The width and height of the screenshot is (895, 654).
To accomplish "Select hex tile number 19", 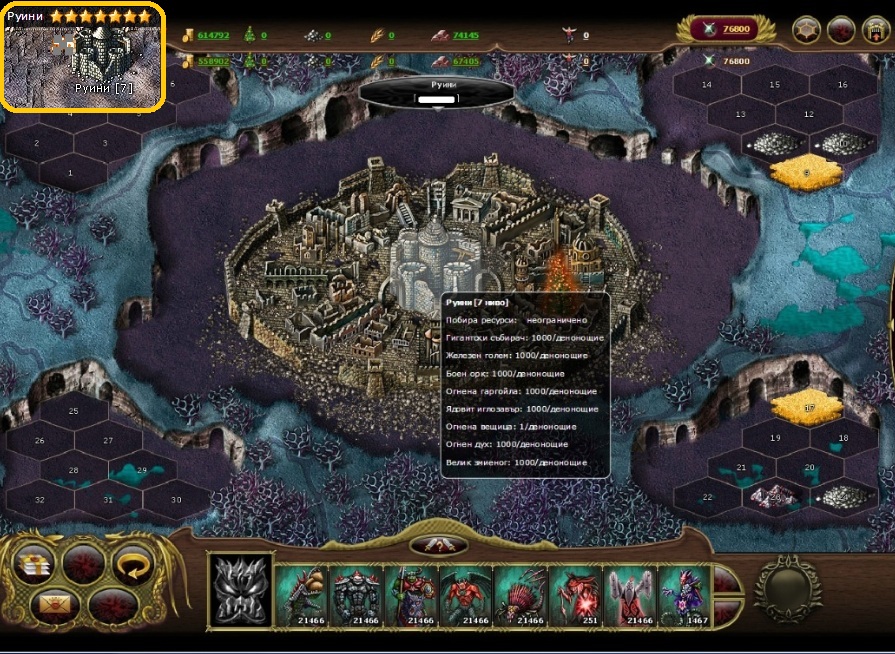I will [775, 438].
